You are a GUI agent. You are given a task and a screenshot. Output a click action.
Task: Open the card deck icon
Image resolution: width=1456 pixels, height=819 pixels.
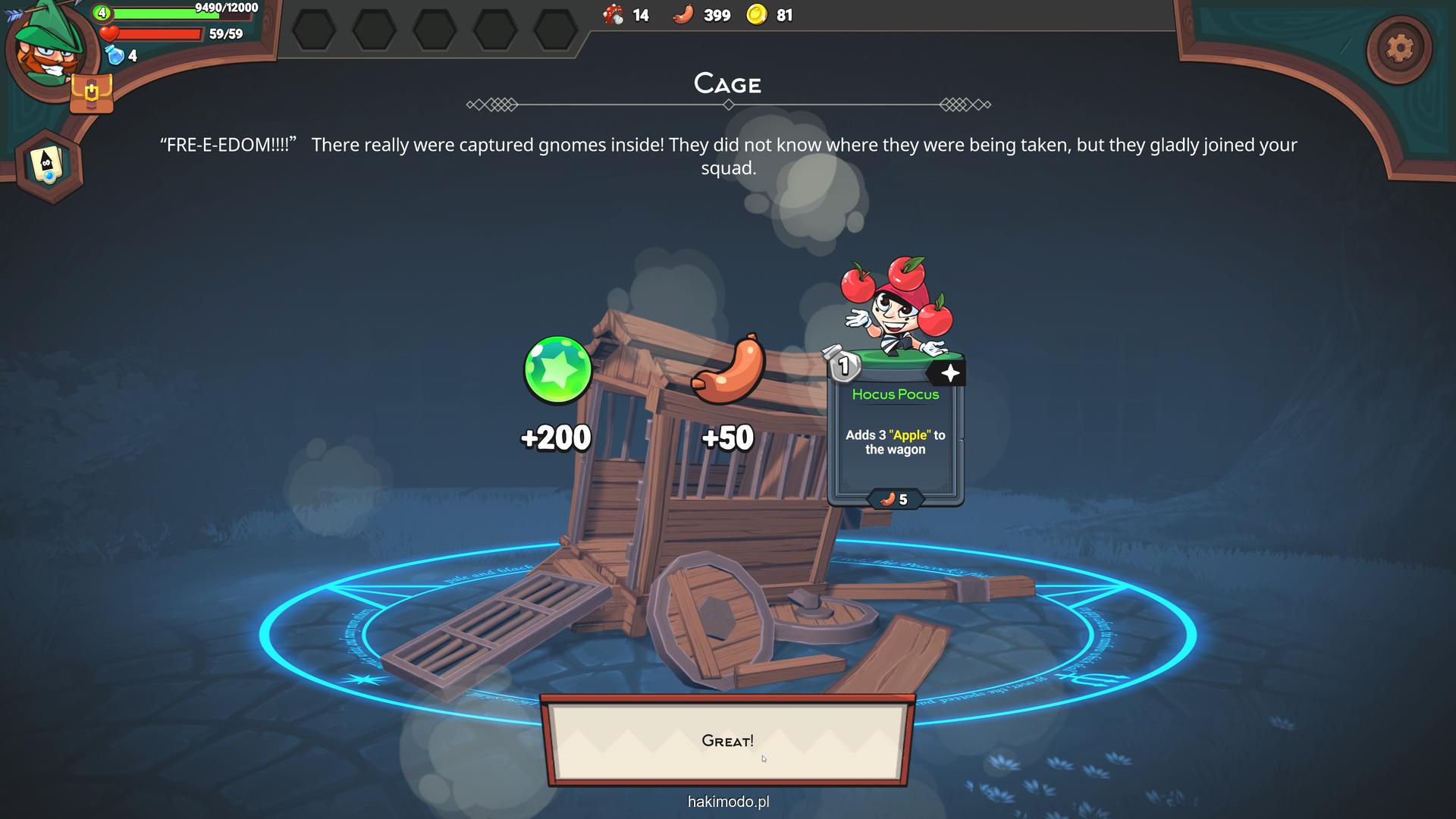click(x=48, y=165)
